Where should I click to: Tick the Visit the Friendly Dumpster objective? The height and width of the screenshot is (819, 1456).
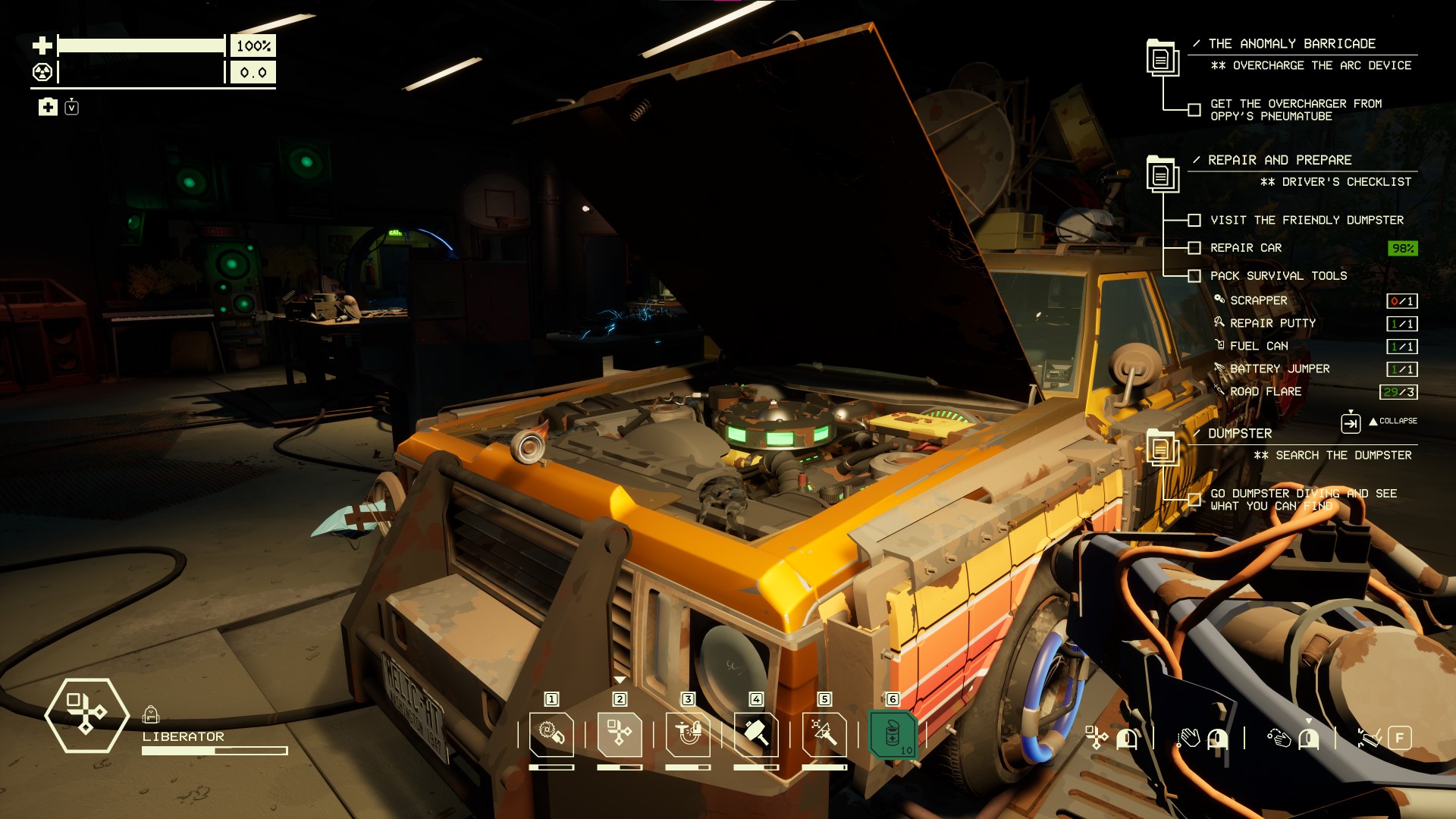[x=1194, y=220]
